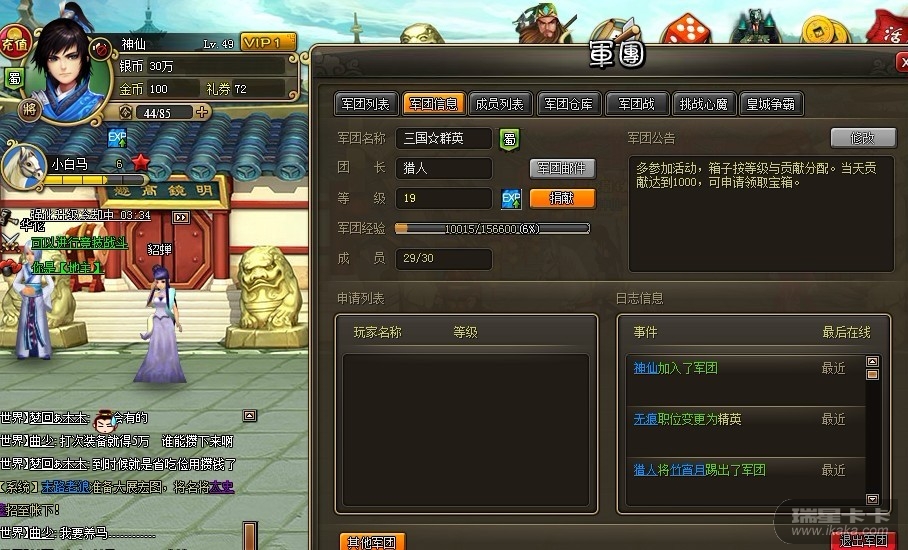
Task: View 其他军团 list
Action: 371,542
